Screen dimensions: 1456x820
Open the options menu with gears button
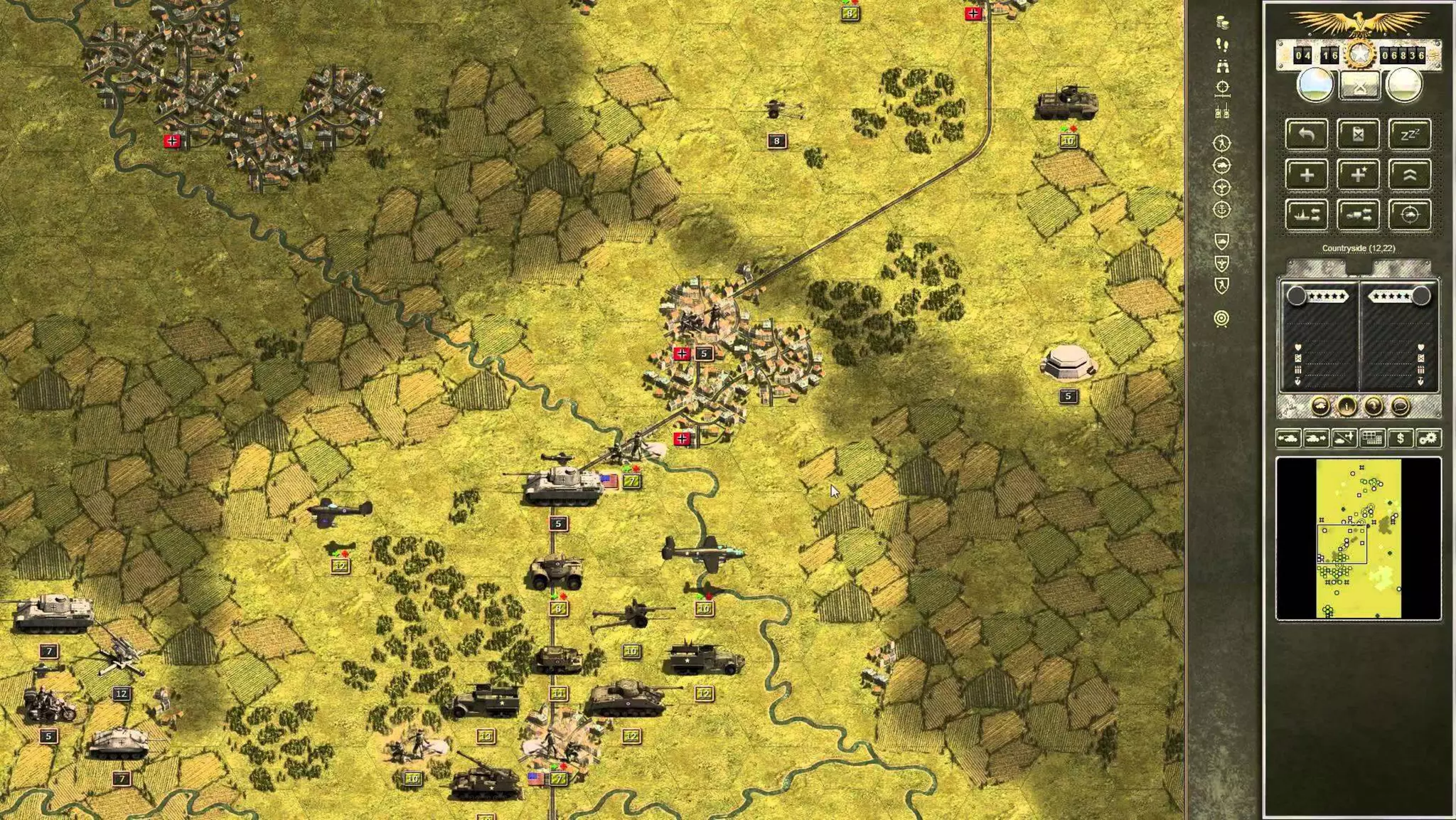click(x=1428, y=438)
